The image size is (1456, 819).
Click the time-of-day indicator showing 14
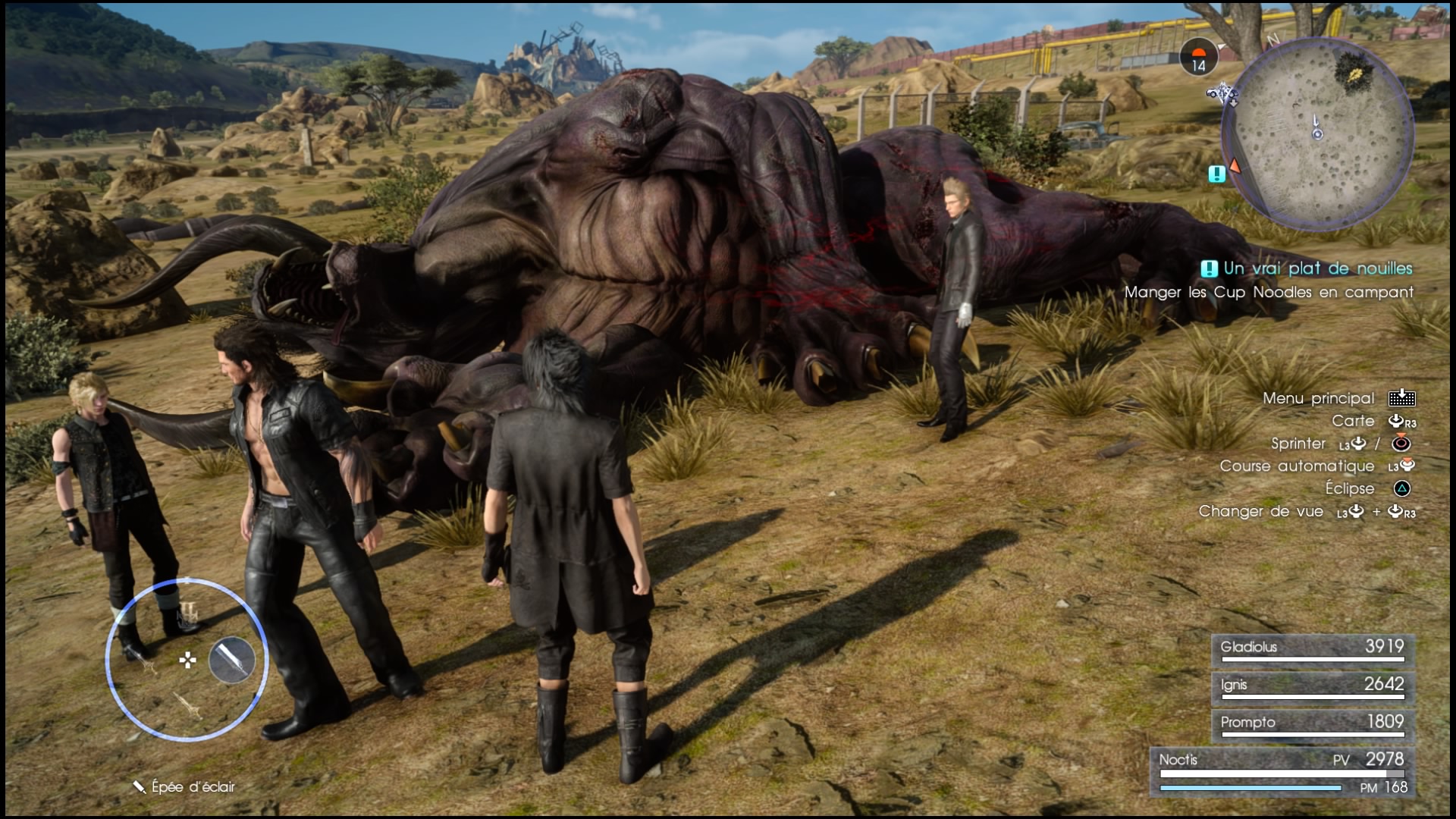(1198, 58)
